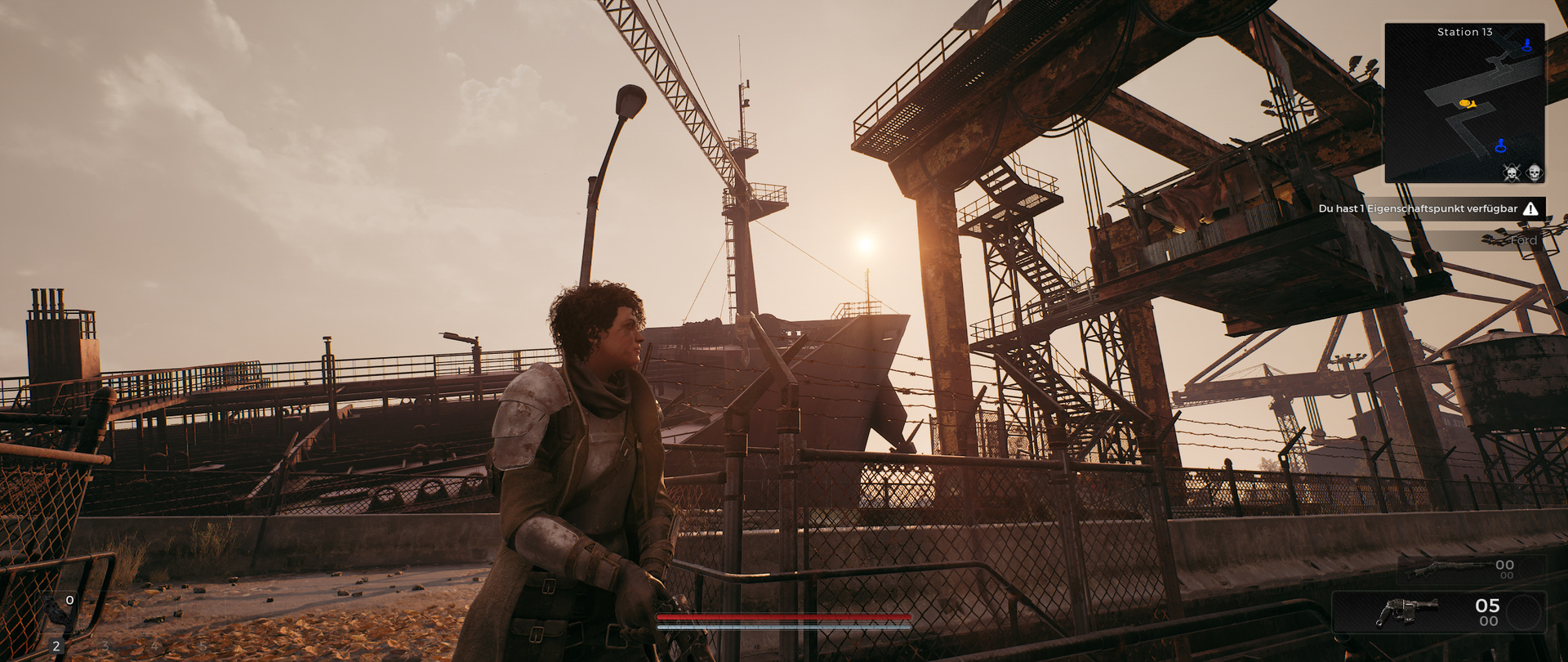Click the warning triangle alert icon
Image resolution: width=1568 pixels, height=662 pixels.
(1530, 209)
